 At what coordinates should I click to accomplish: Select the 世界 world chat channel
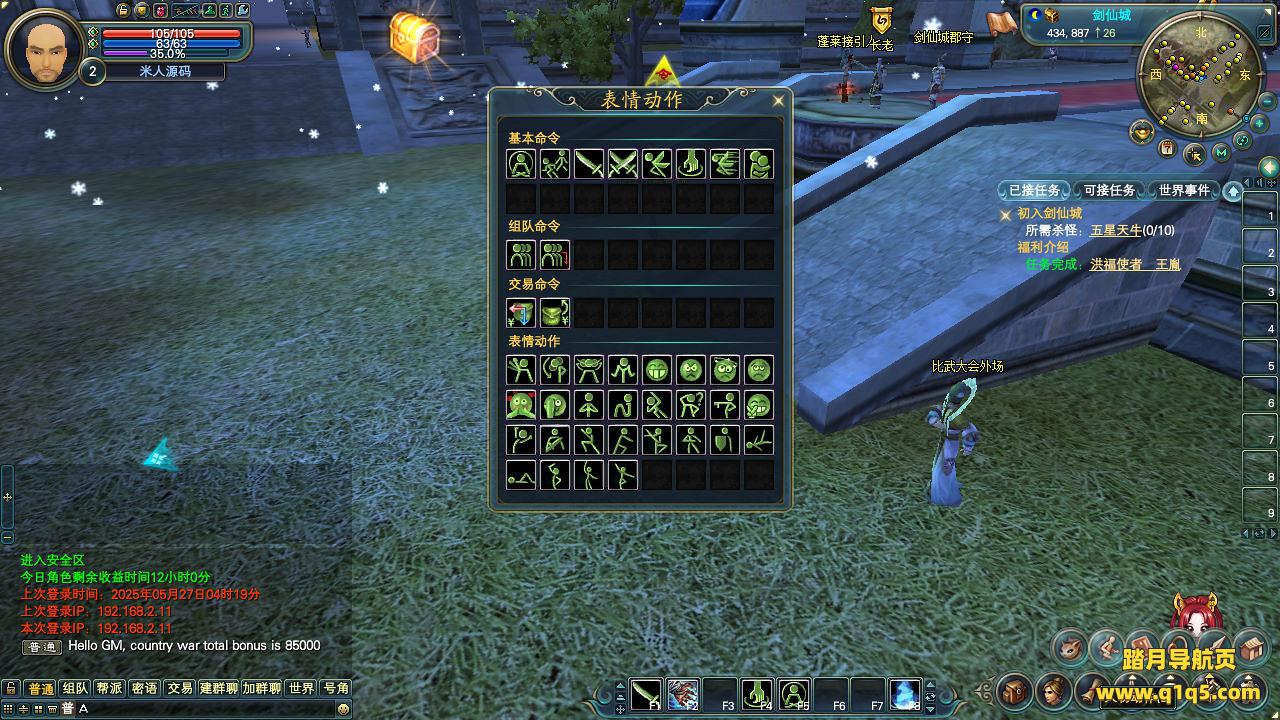pos(301,688)
